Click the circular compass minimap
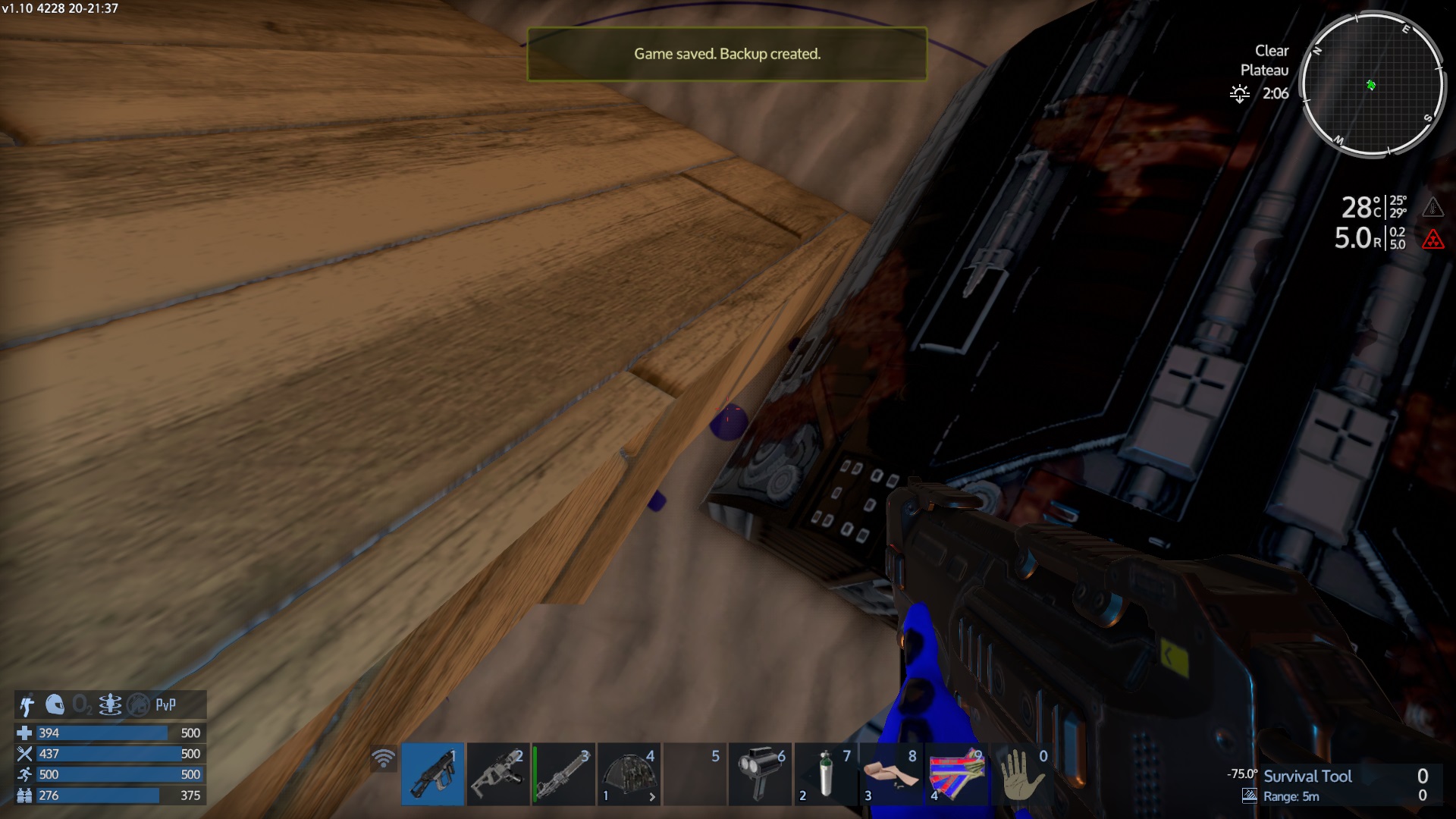The height and width of the screenshot is (819, 1456). [1372, 84]
